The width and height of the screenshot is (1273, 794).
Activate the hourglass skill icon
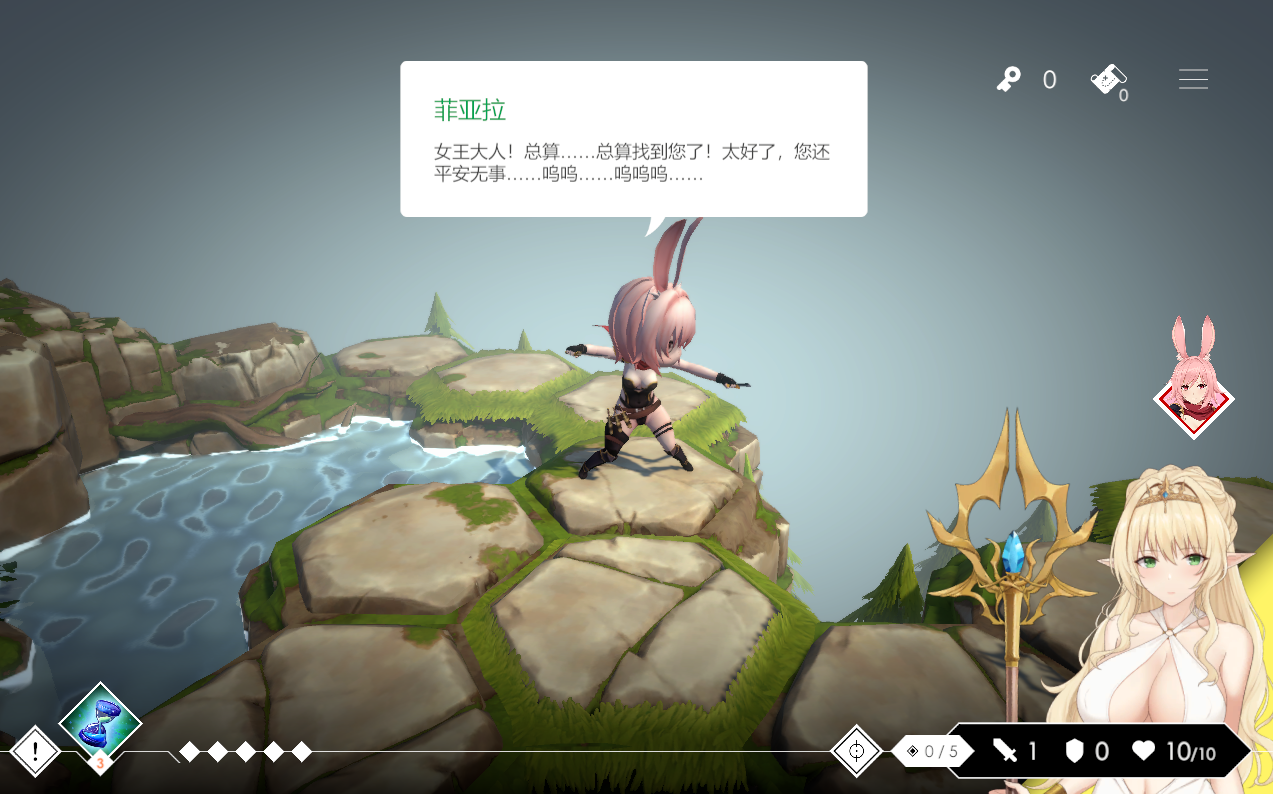[100, 722]
